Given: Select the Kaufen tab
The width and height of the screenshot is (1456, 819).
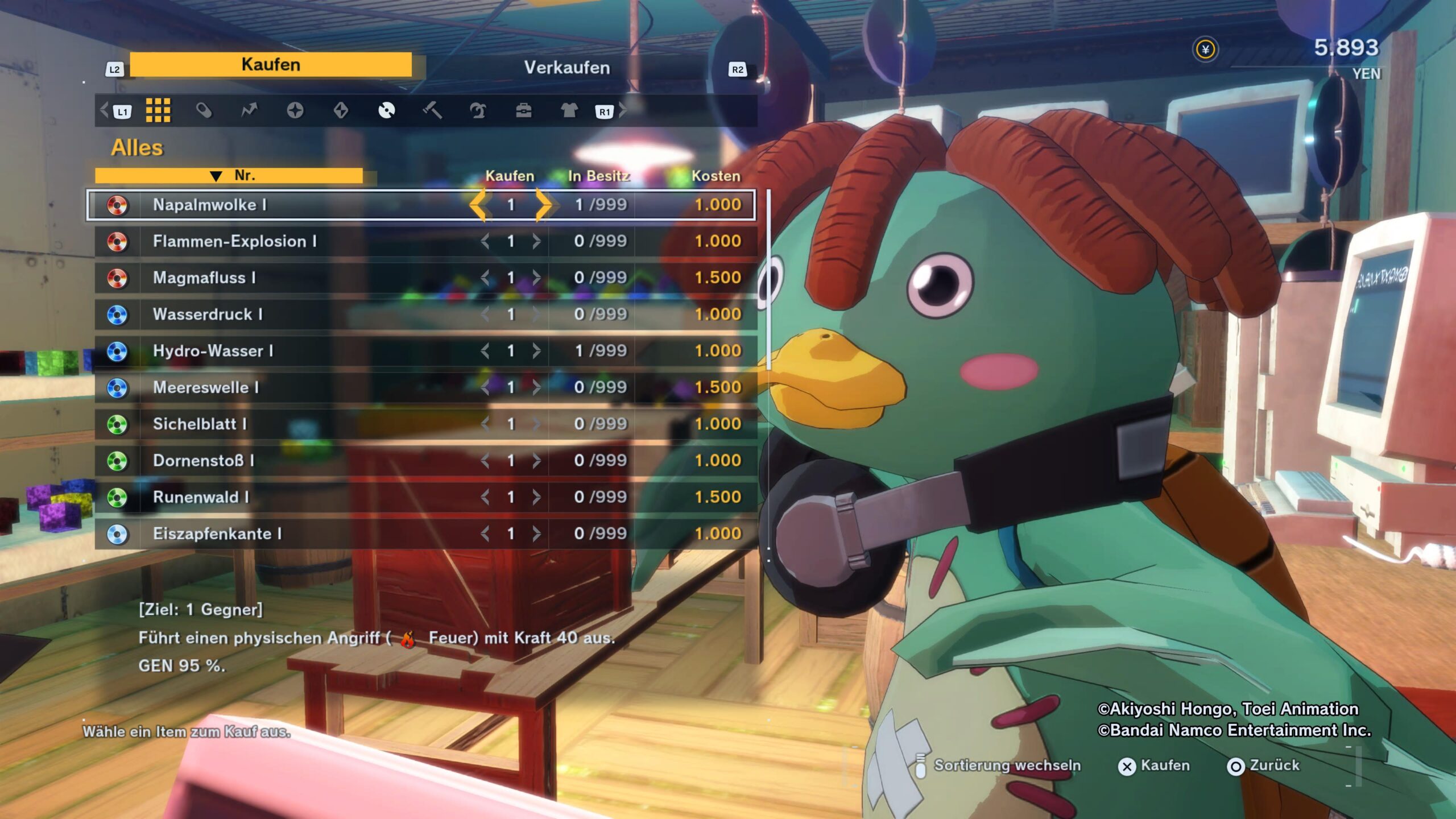Looking at the screenshot, I should click(x=271, y=65).
